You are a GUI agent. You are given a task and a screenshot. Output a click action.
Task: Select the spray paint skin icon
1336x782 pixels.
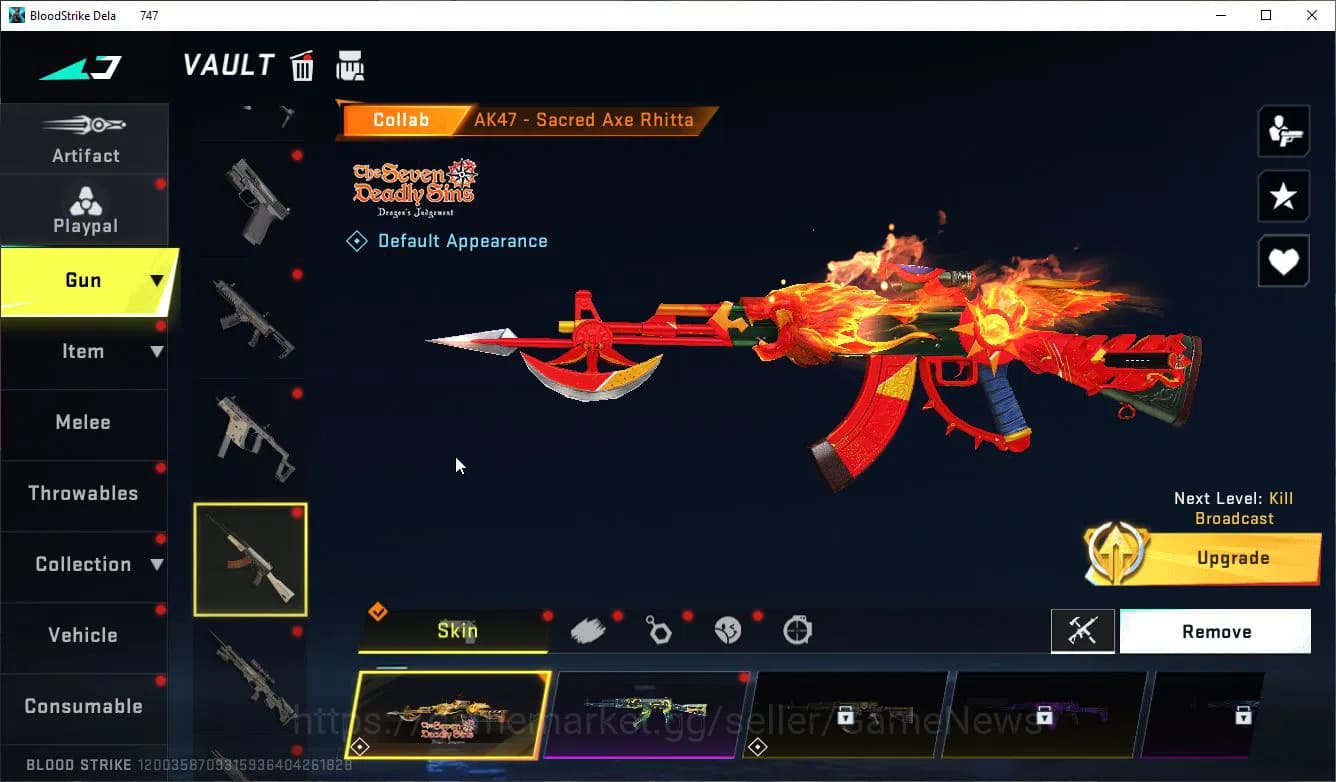589,629
